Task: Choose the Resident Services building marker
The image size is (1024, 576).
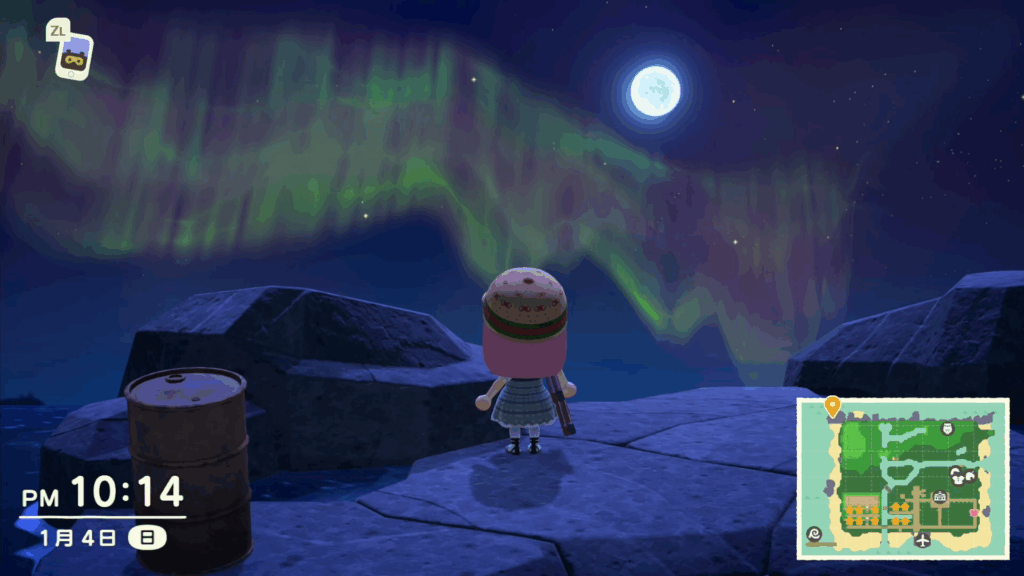Action: pos(939,497)
